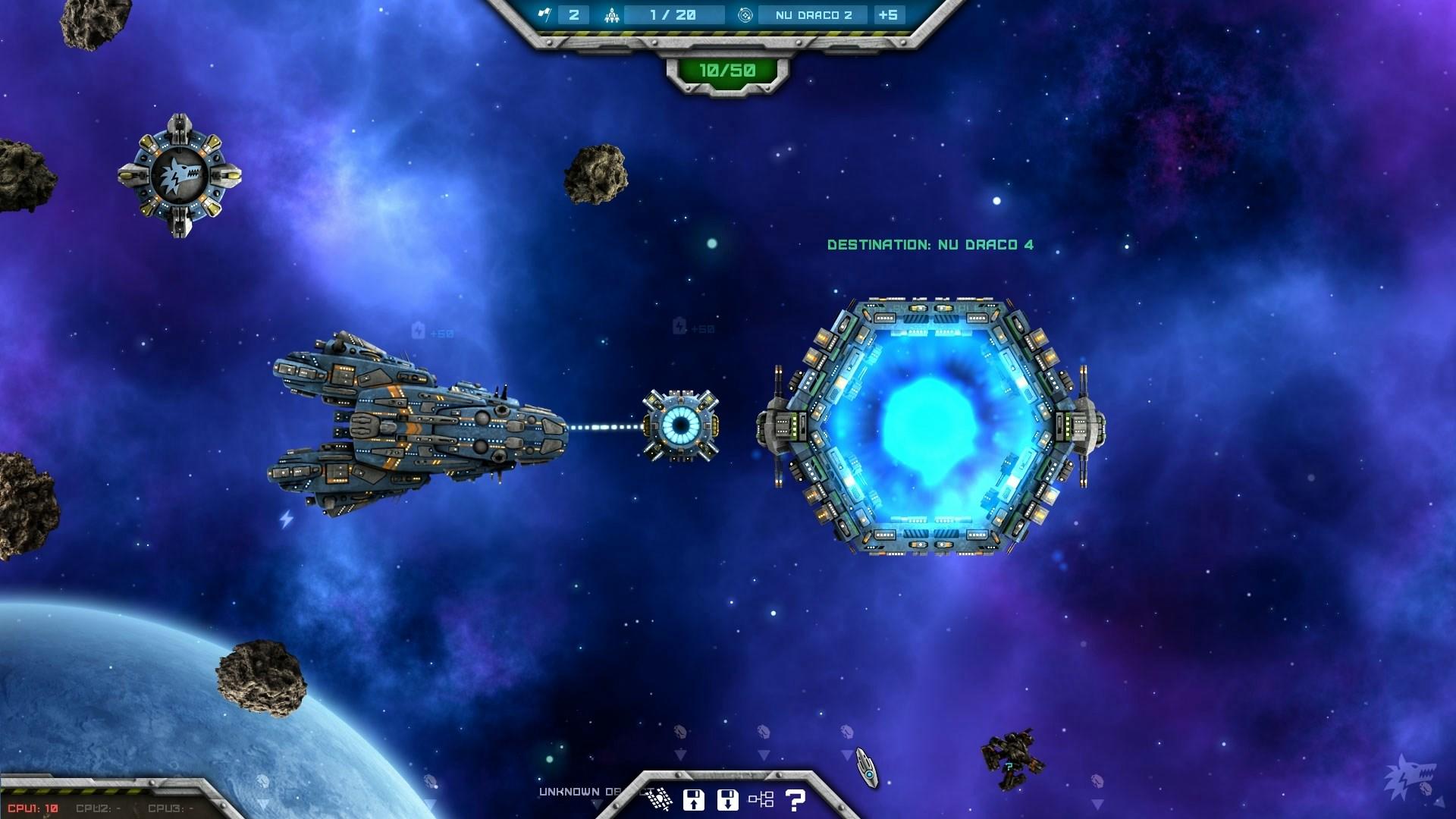
Task: Open DESTINATION: NU DRACO 4 label
Action: point(931,244)
